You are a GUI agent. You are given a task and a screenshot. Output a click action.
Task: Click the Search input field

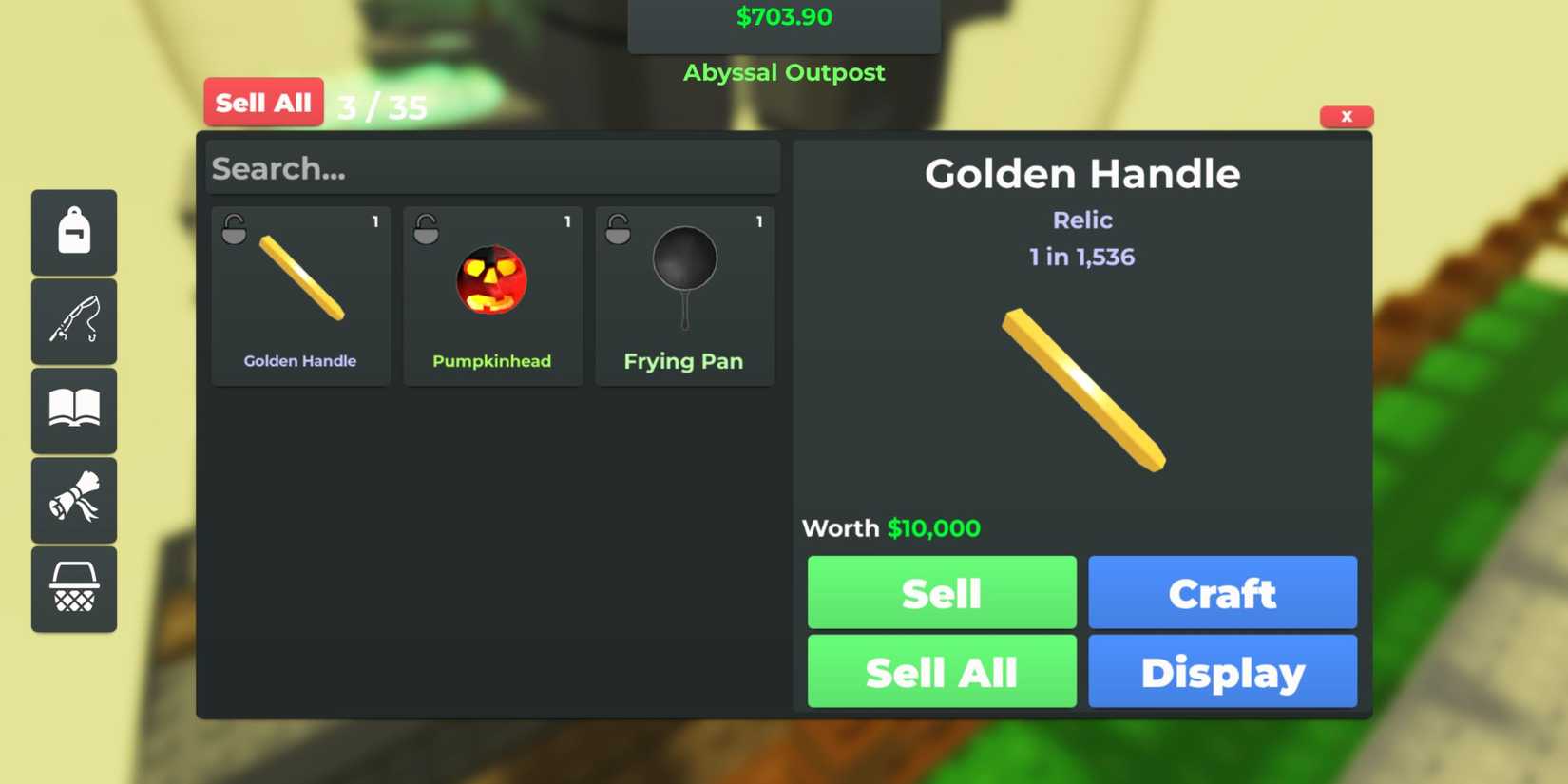click(x=492, y=168)
